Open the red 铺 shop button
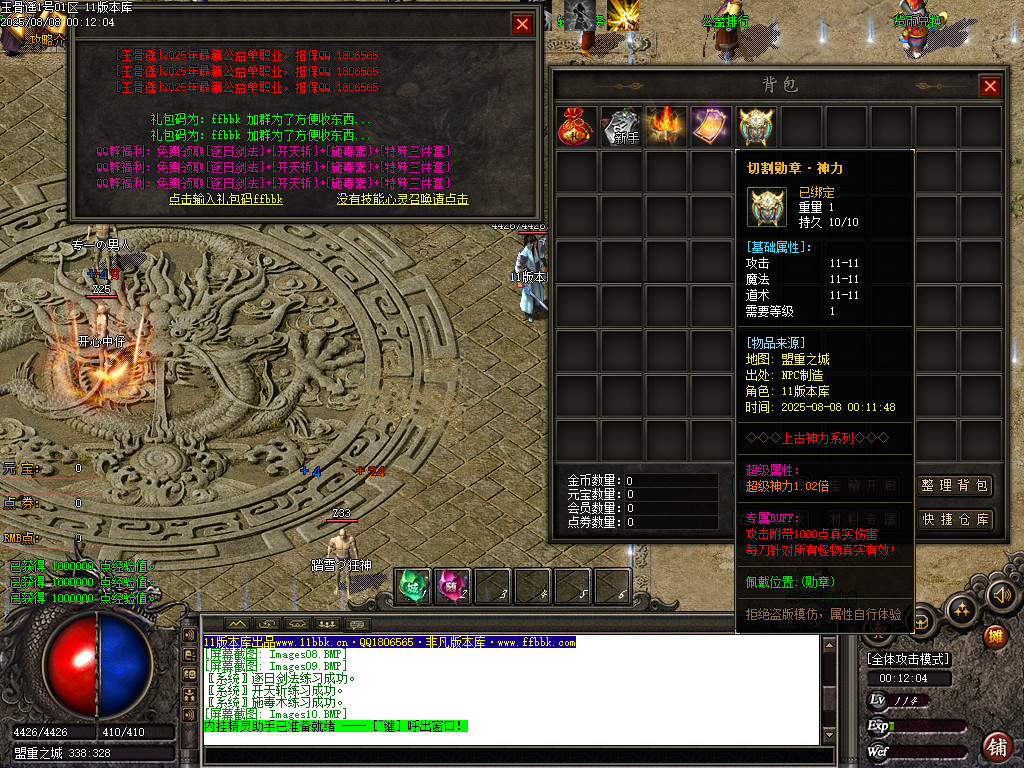Viewport: 1024px width, 768px height. coord(997,745)
